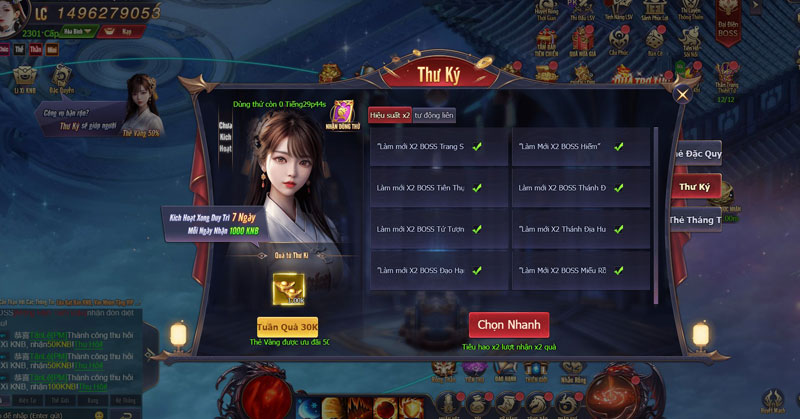Click the Chọn Nhanh button
This screenshot has width=800, height=419.
(508, 325)
